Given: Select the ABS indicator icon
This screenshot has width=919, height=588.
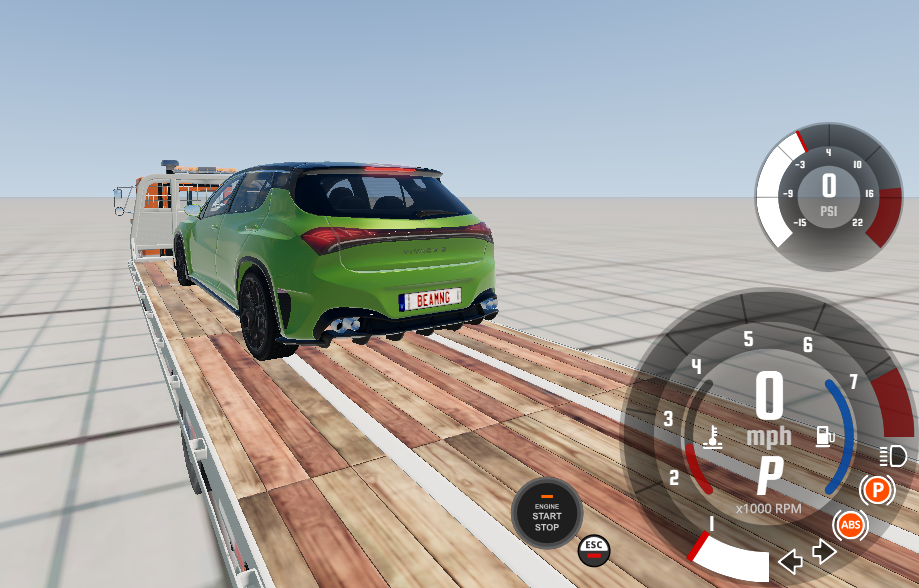Looking at the screenshot, I should click(851, 525).
